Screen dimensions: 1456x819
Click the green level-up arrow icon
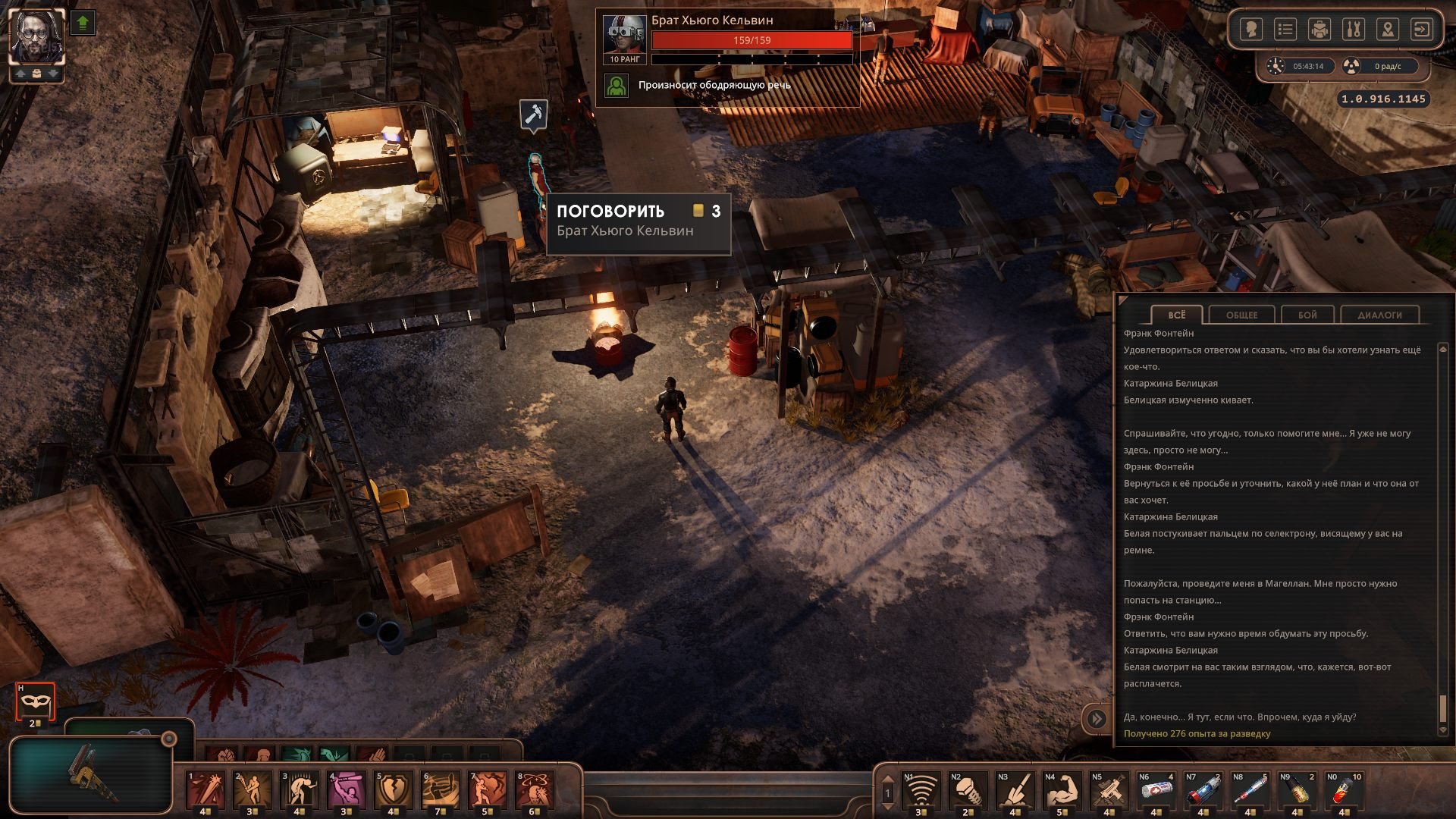click(x=83, y=24)
